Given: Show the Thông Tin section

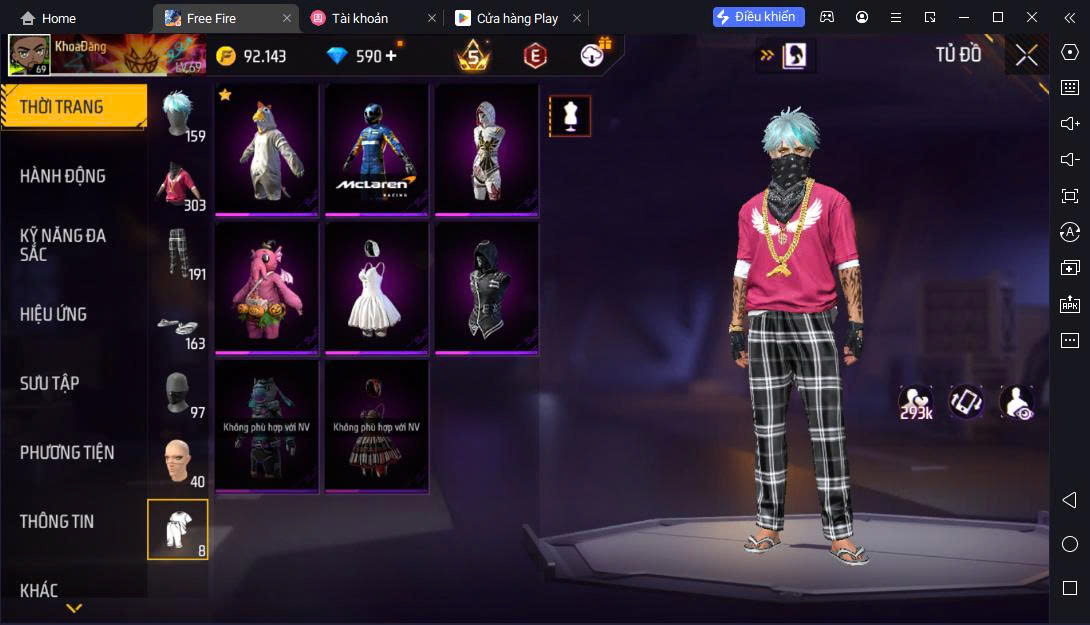Looking at the screenshot, I should tap(57, 521).
